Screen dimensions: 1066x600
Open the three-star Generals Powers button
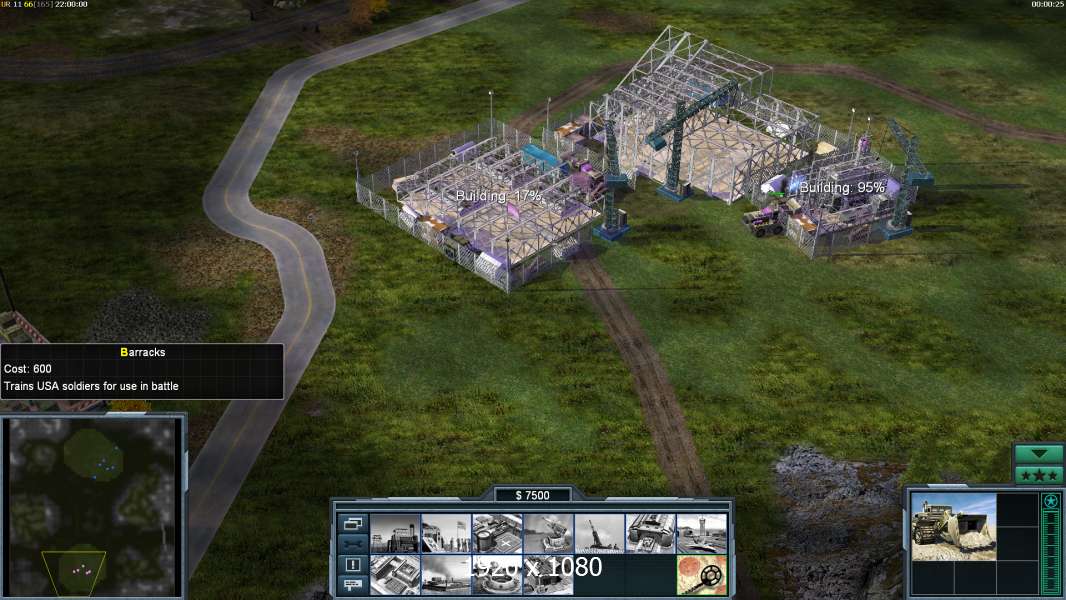[x=1039, y=475]
